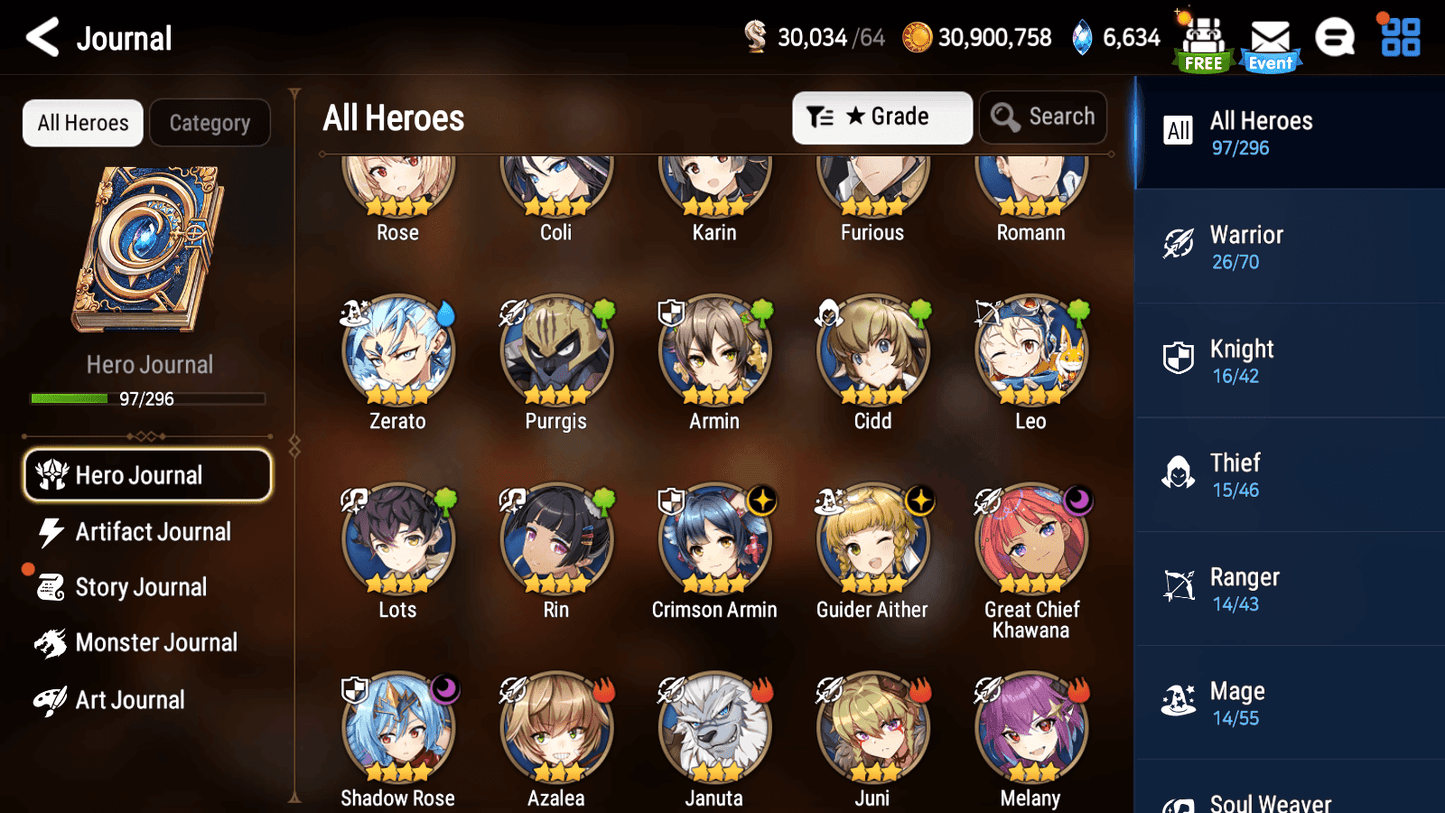
Task: Switch to the All Heroes tab
Action: (82, 122)
